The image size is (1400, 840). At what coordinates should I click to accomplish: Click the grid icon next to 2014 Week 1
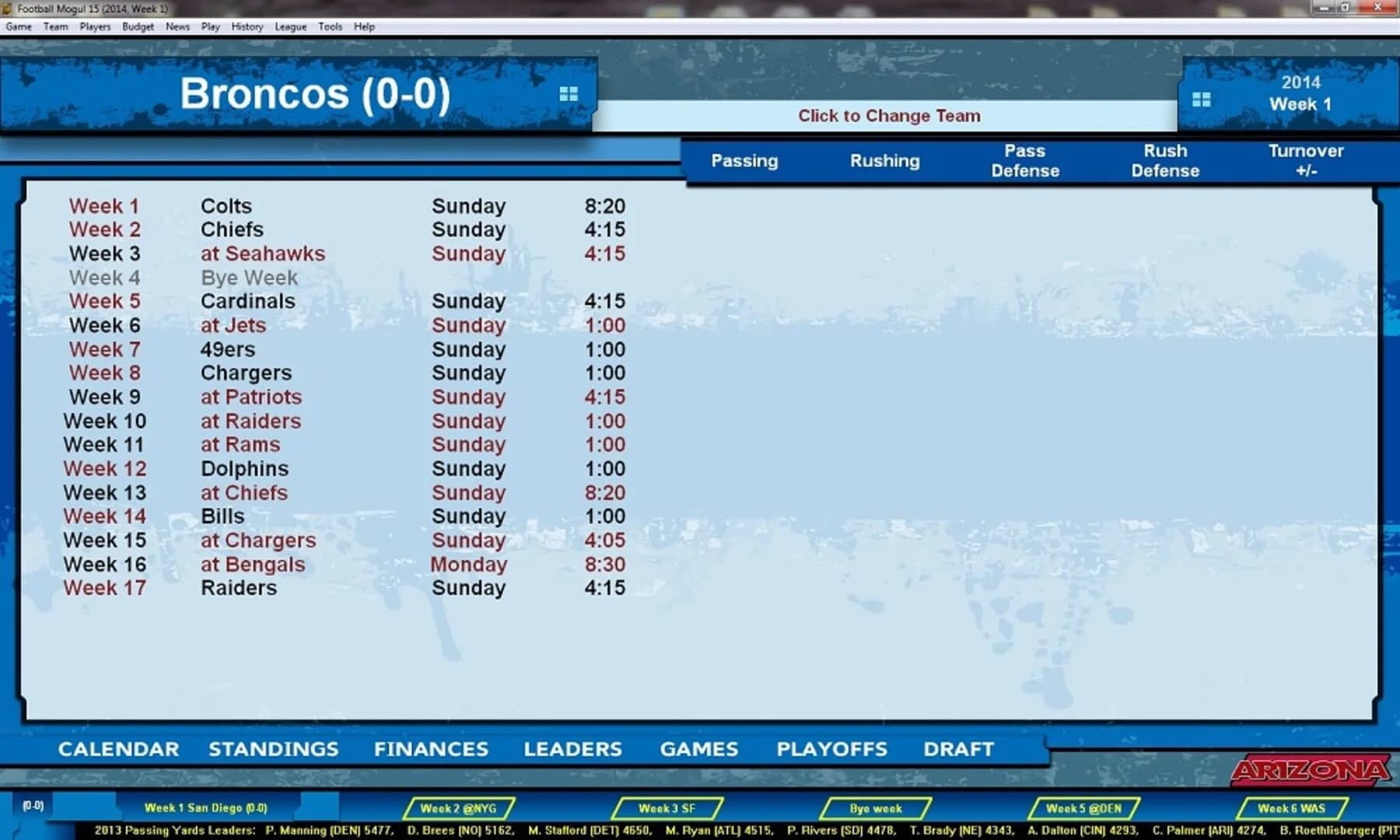[1202, 100]
